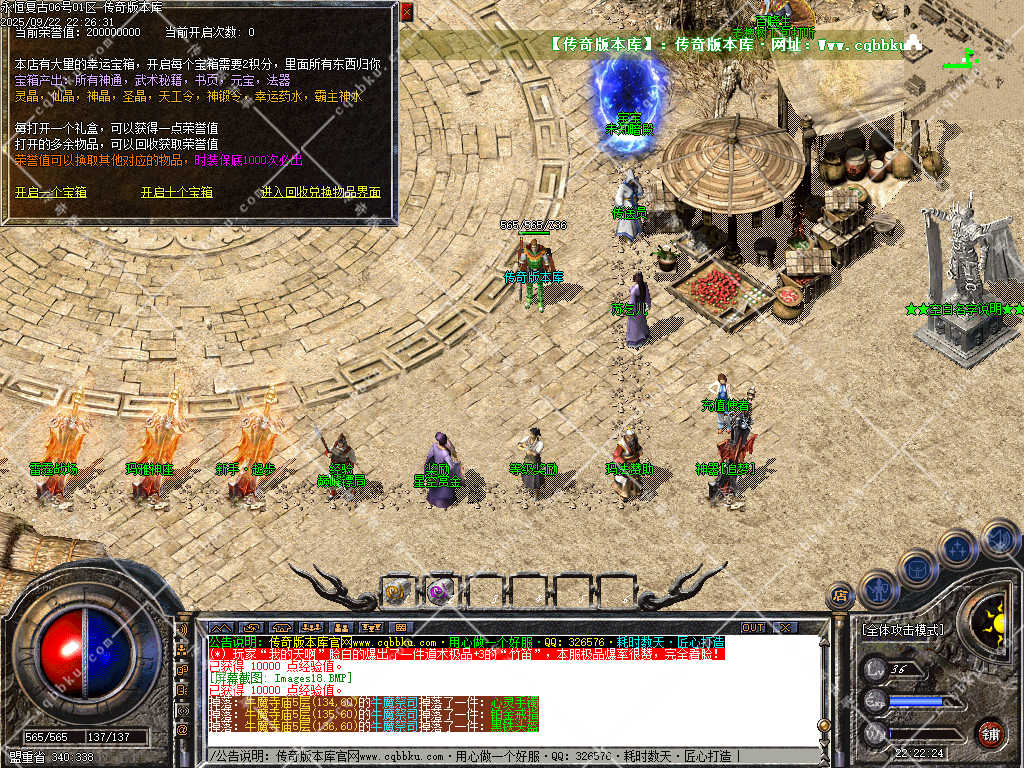Screen dimensions: 1024x768
Task: Close the chat panel with X button
Action: click(785, 628)
